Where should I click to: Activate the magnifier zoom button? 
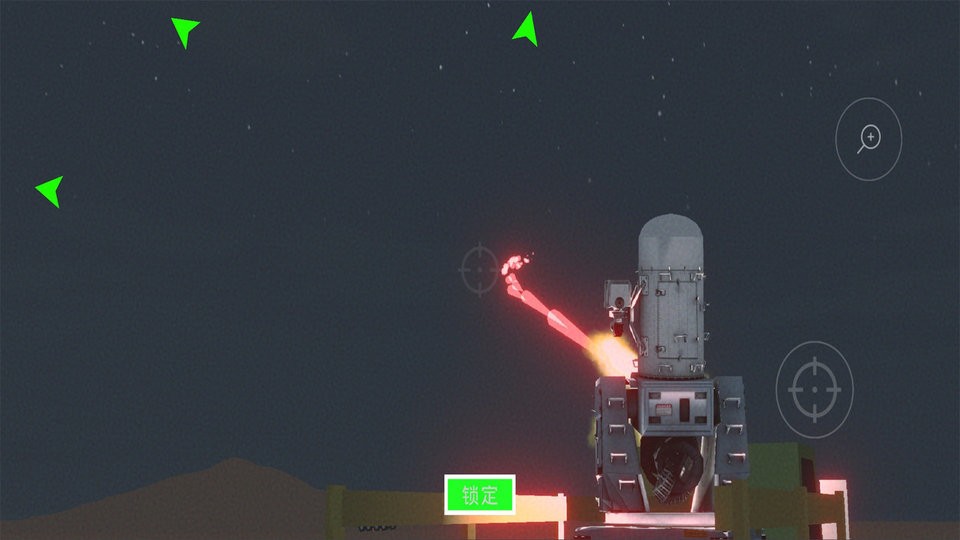(869, 139)
